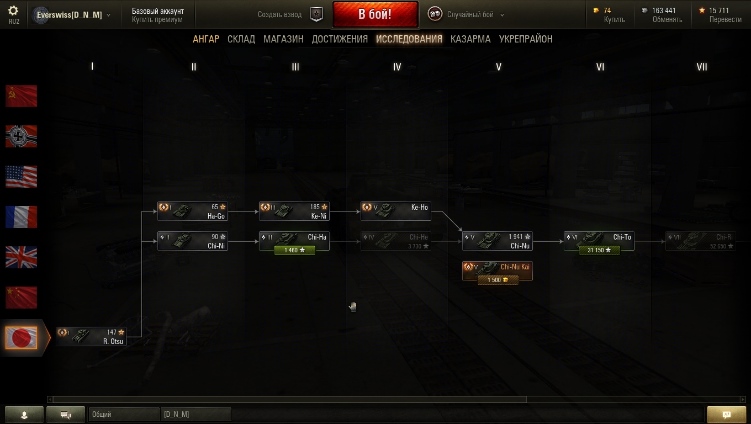Start a battle with the В бой! button
The height and width of the screenshot is (424, 751).
point(375,14)
